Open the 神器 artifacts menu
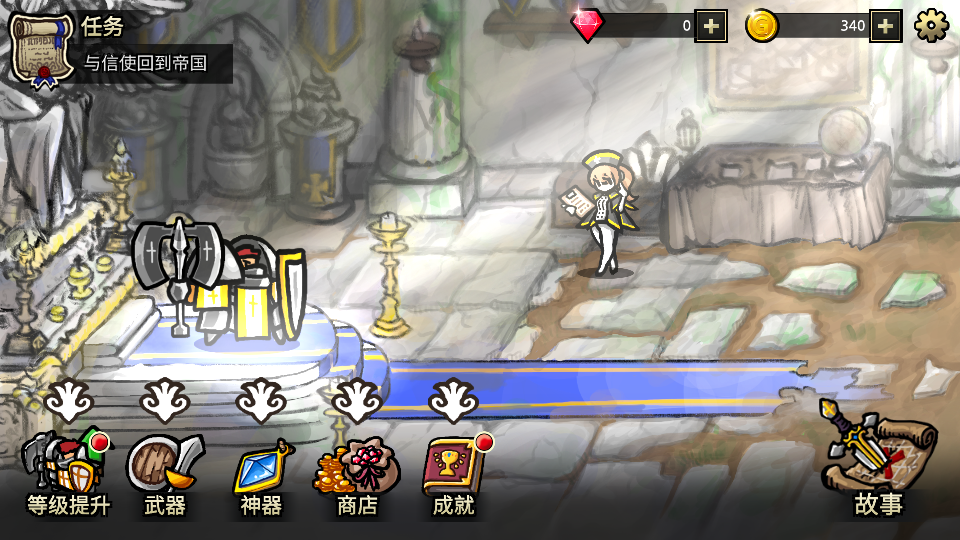This screenshot has width=960, height=540. (x=261, y=472)
